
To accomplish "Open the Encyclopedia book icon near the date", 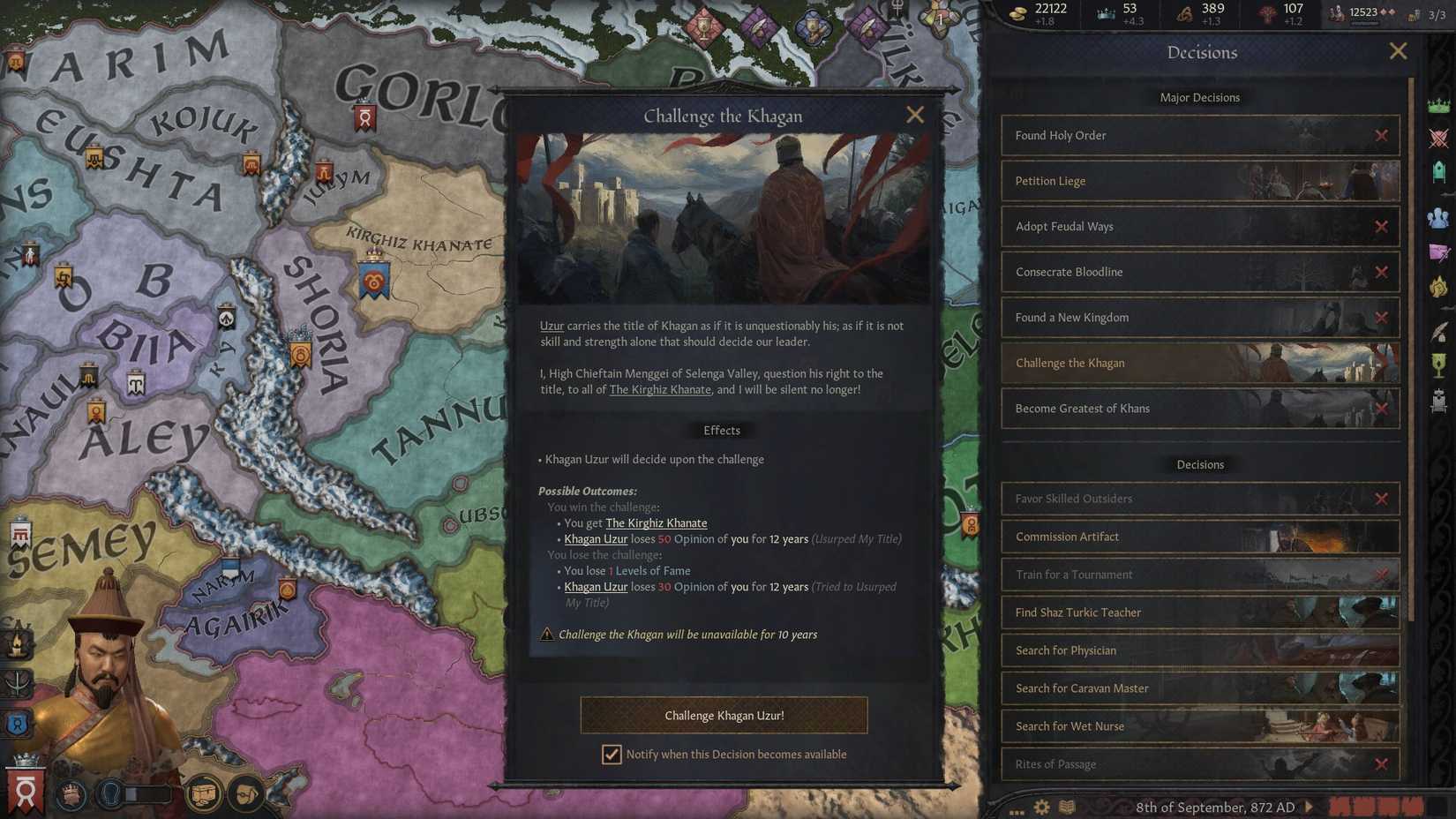I will (x=1066, y=806).
